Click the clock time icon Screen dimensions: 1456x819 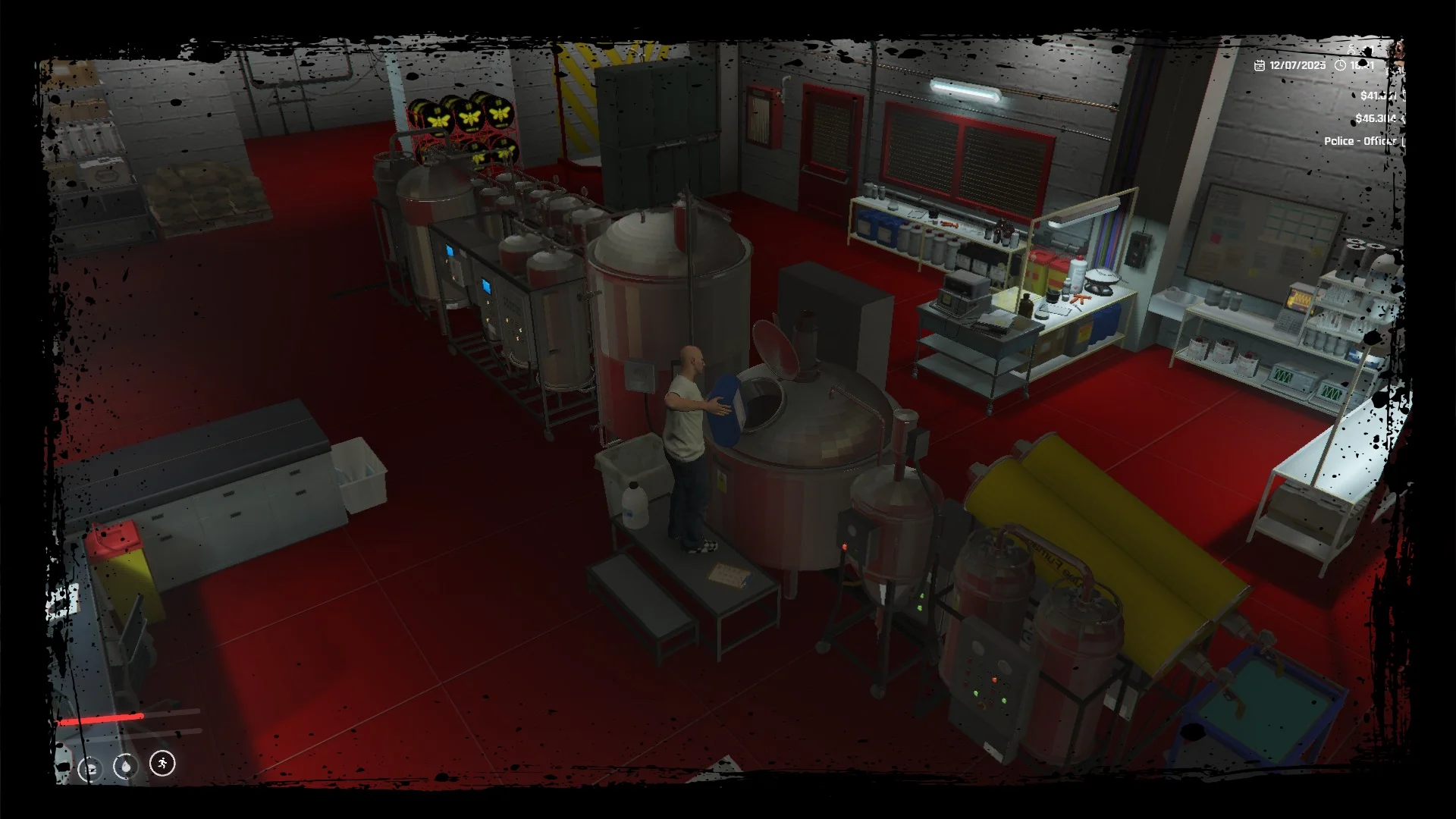(x=1340, y=65)
